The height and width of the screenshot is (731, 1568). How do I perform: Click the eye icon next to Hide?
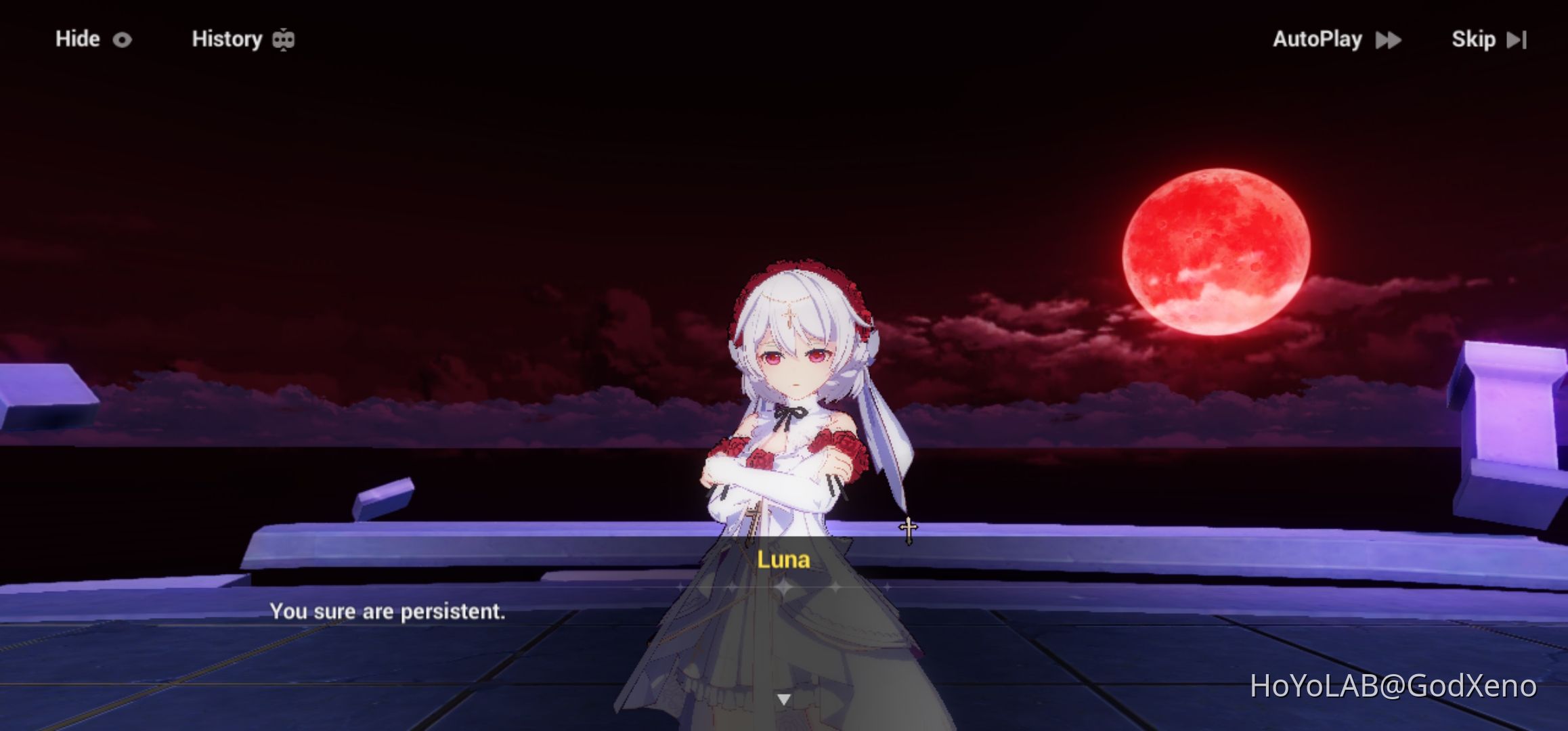point(122,39)
